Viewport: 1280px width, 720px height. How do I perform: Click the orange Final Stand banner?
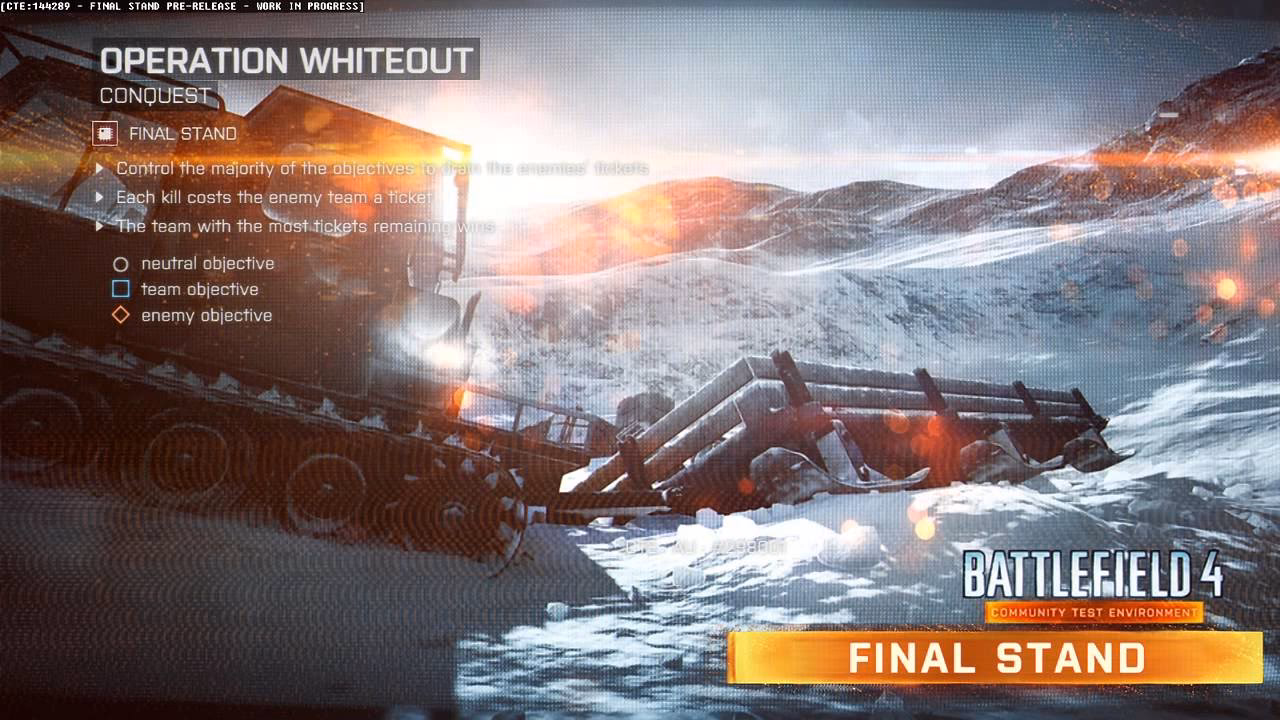click(995, 657)
